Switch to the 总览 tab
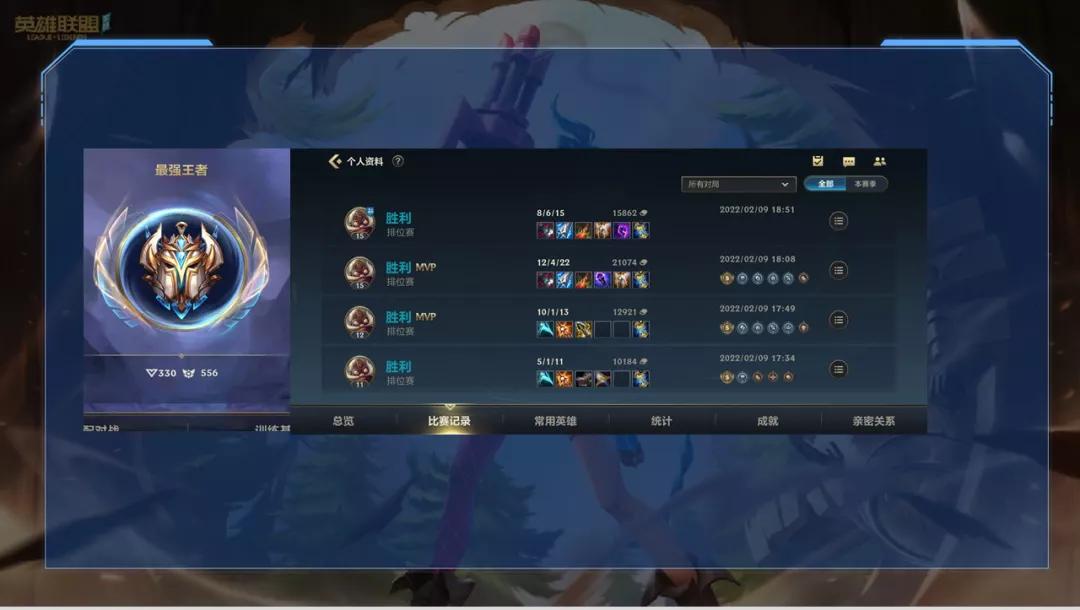 click(343, 421)
